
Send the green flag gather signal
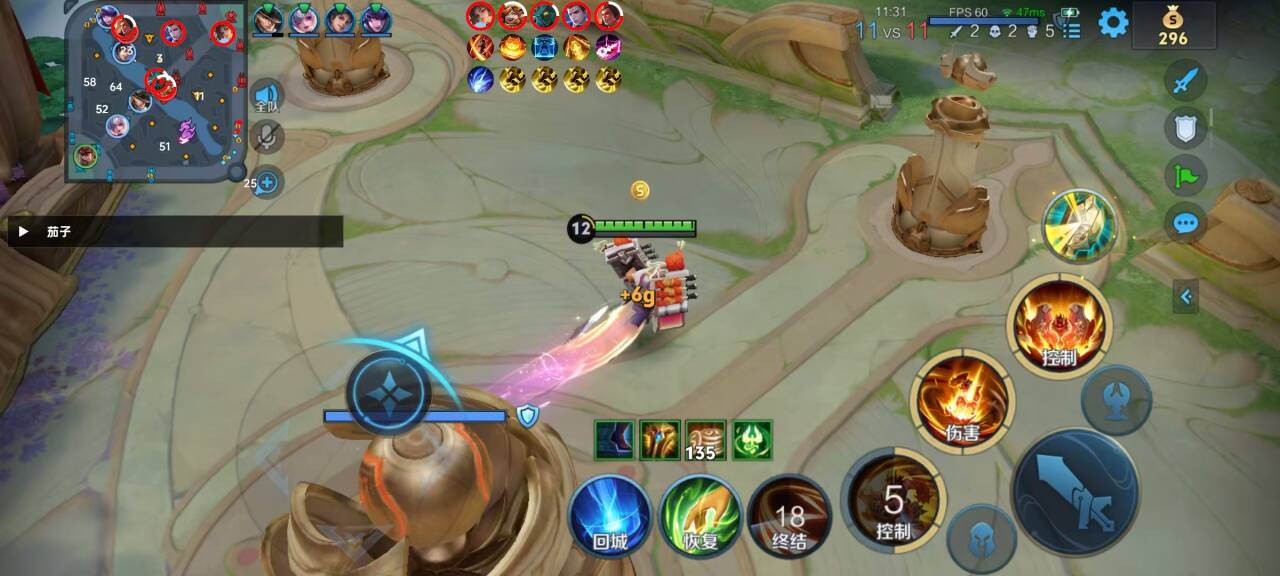coord(1186,175)
